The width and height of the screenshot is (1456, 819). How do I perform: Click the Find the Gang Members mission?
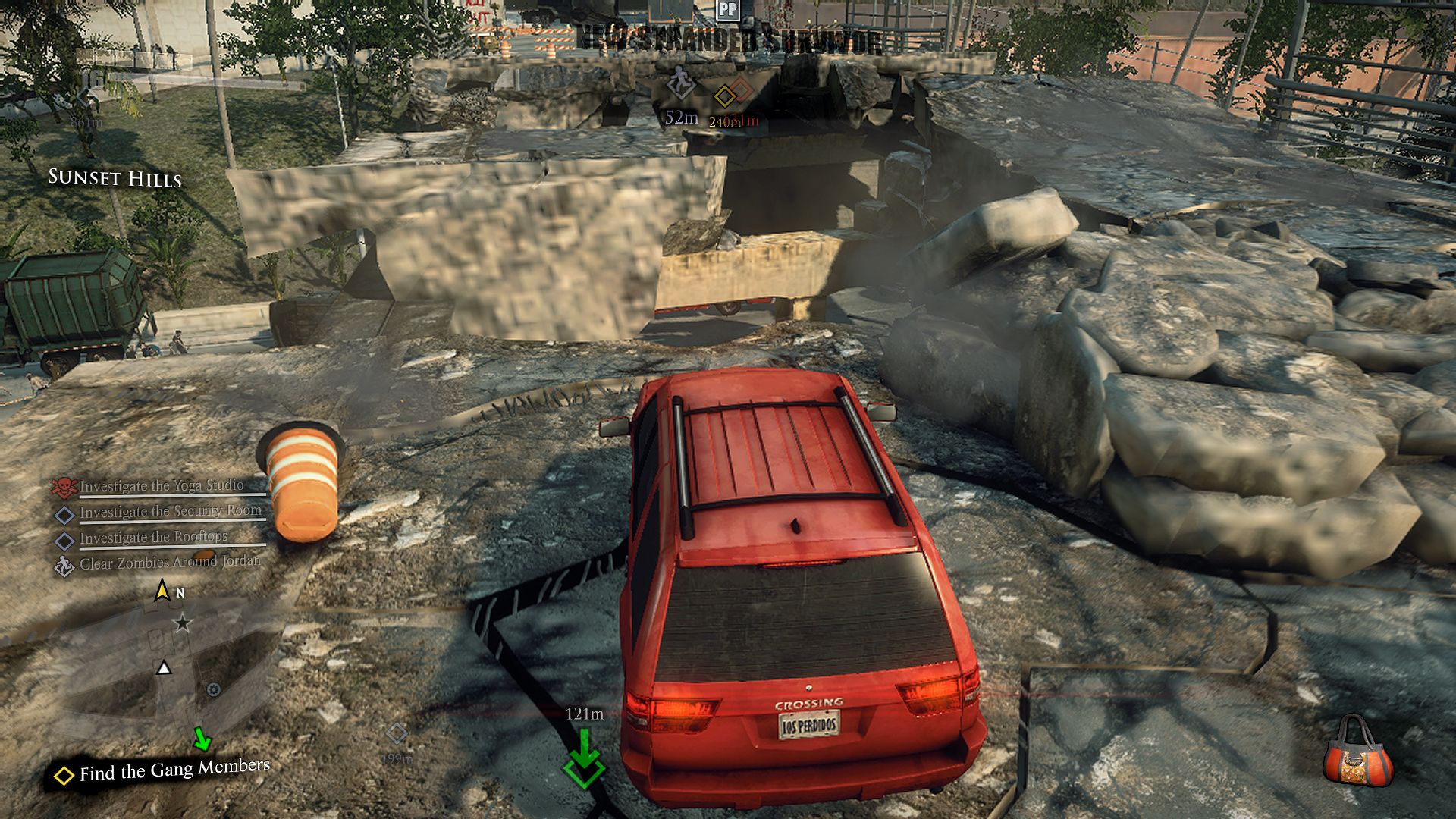click(x=174, y=770)
